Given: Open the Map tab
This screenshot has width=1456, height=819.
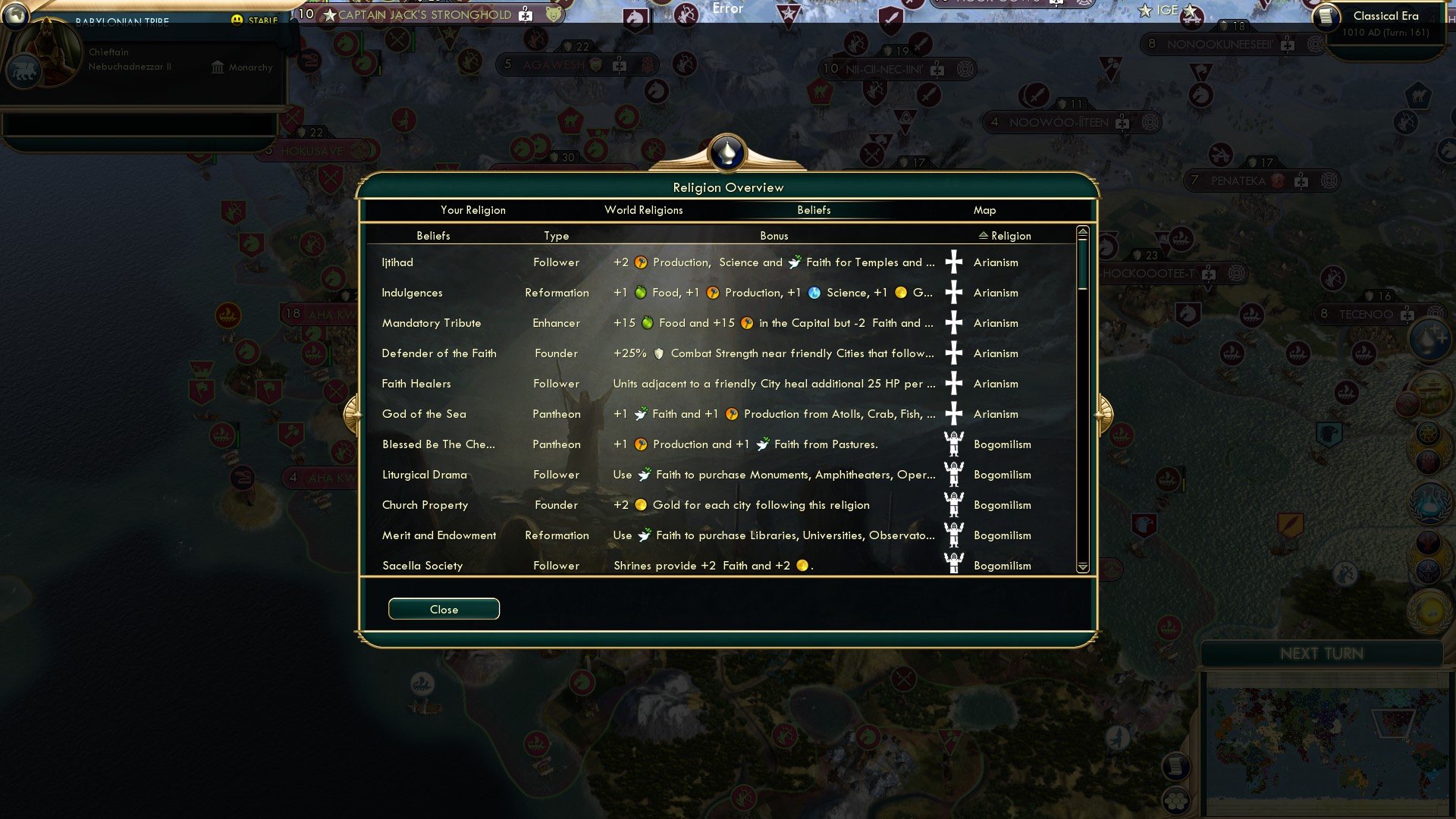Looking at the screenshot, I should click(984, 210).
